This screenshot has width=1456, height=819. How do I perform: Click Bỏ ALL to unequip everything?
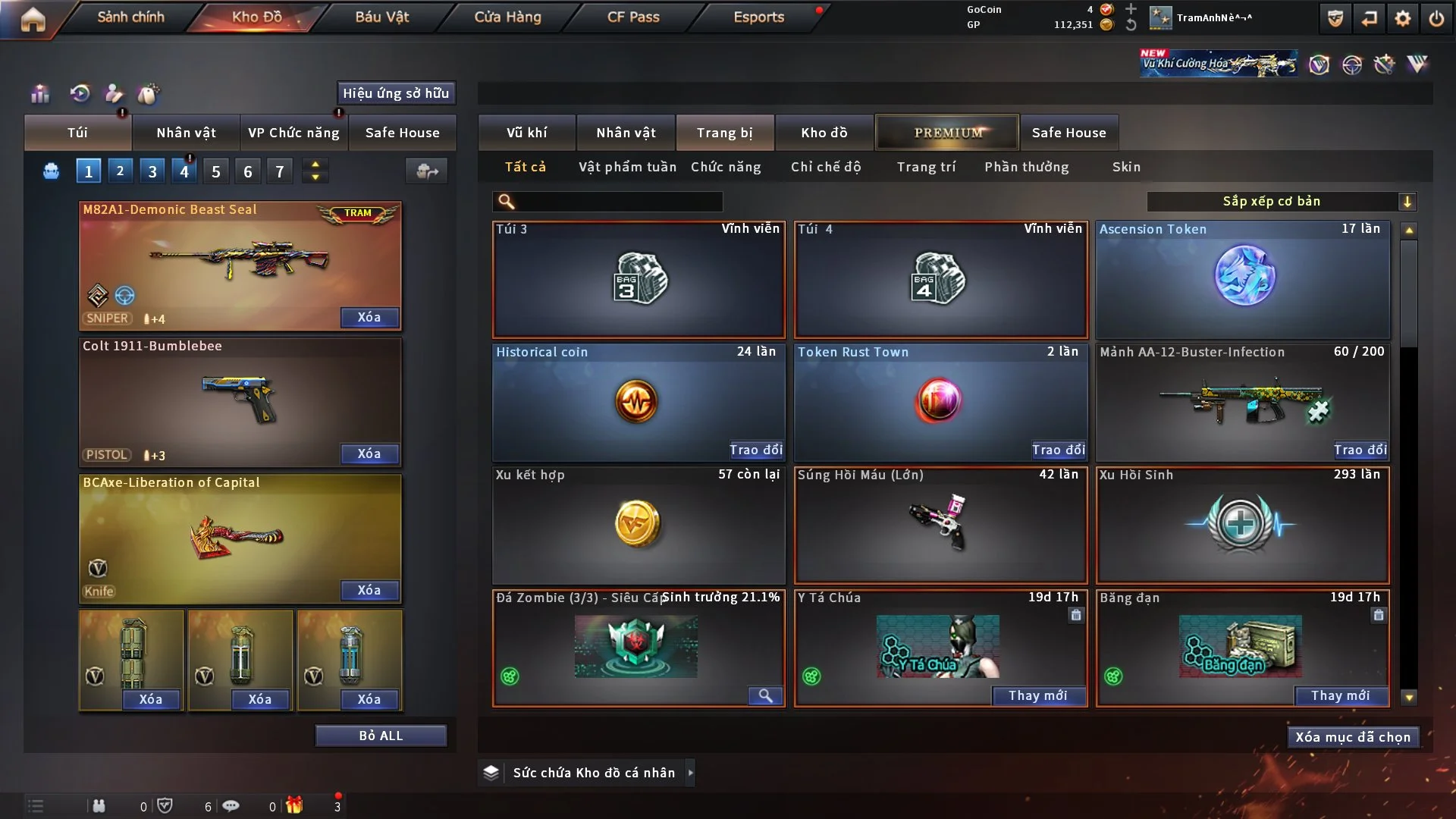click(381, 736)
